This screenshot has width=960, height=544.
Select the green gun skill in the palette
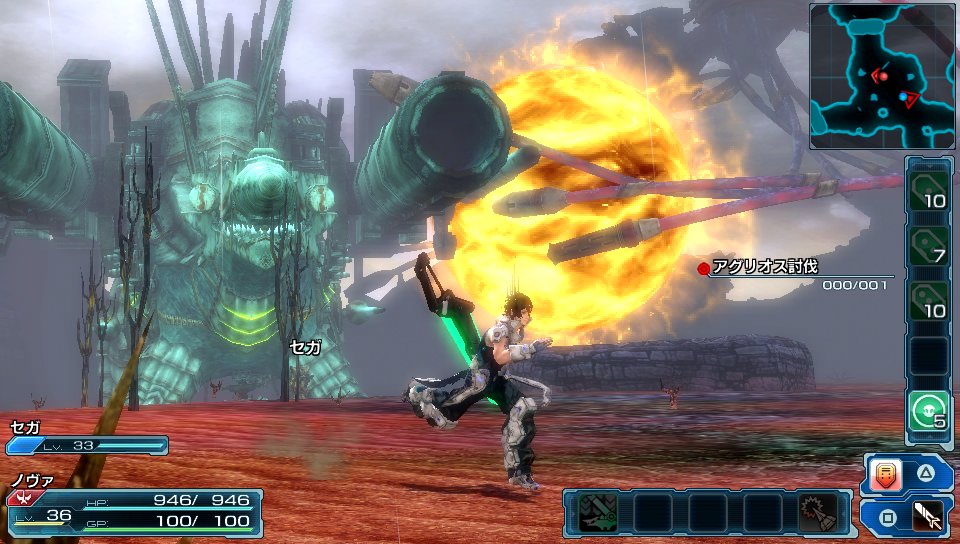click(x=597, y=512)
